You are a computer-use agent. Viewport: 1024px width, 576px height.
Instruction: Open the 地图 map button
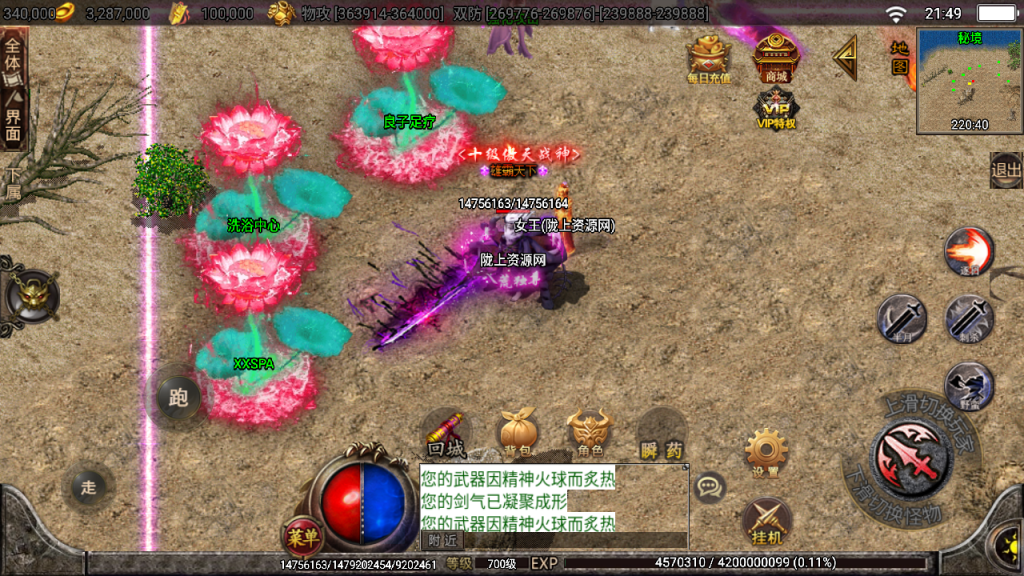click(900, 58)
